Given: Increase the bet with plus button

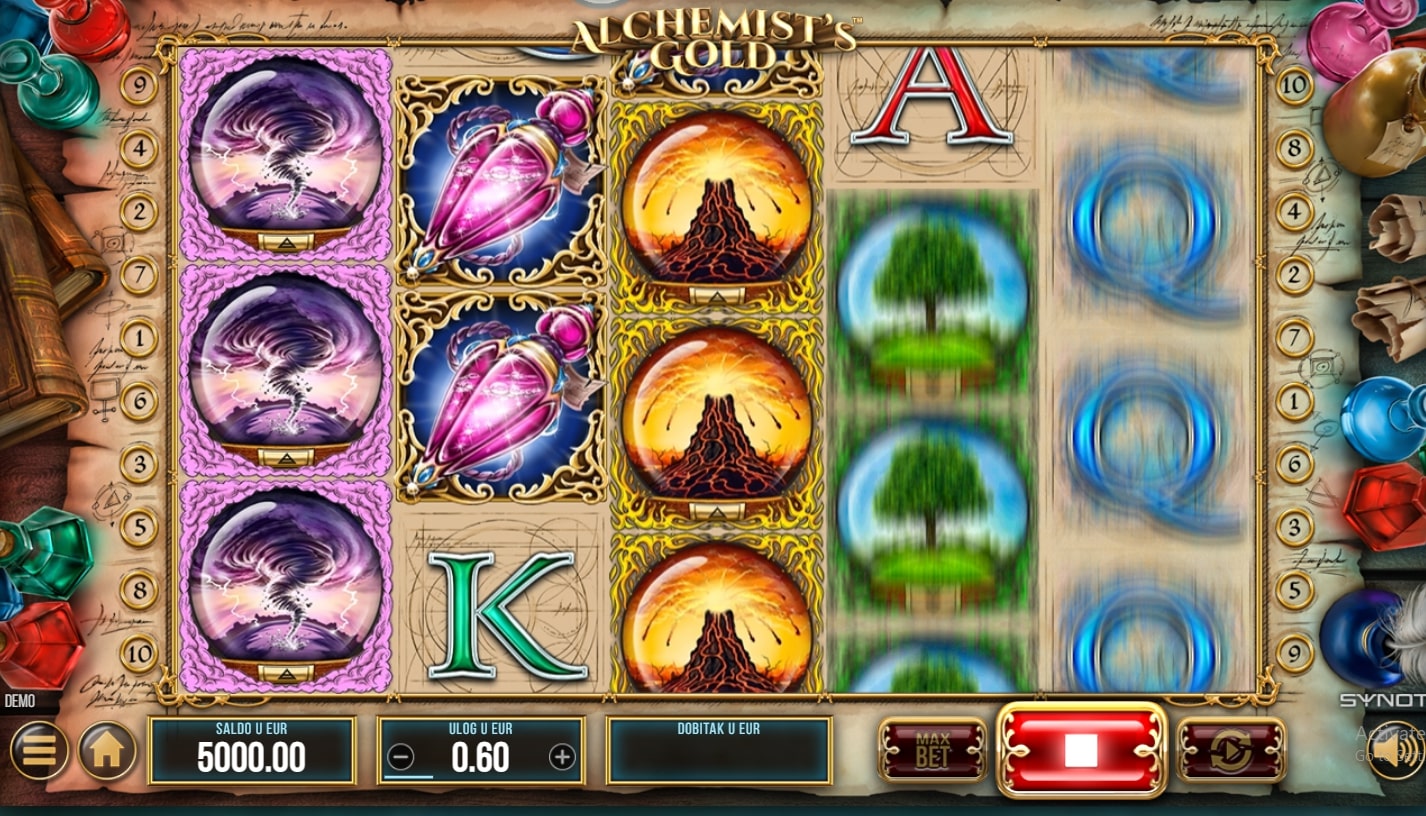Looking at the screenshot, I should 562,757.
